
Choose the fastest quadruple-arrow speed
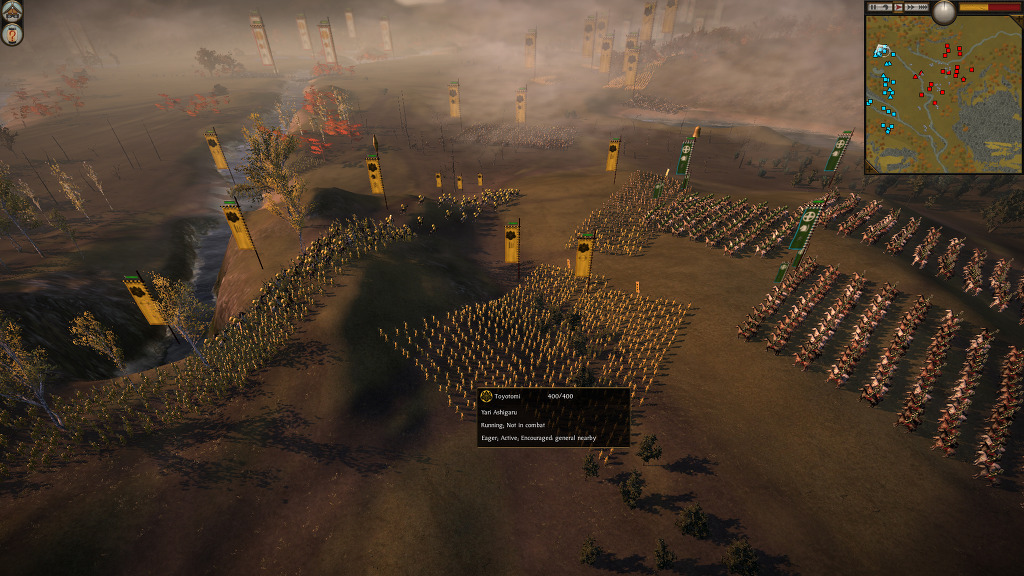pos(923,7)
